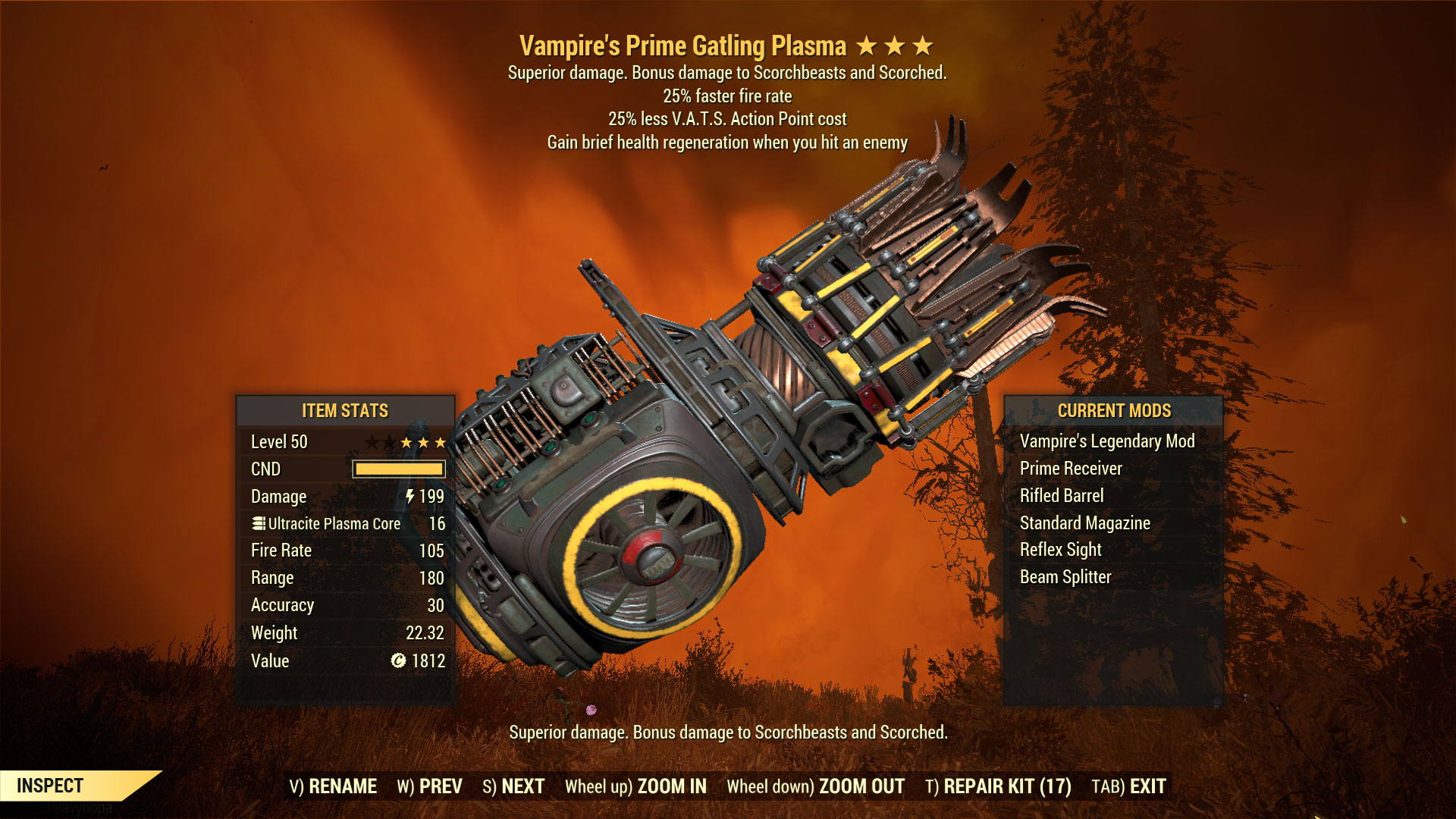
Task: Go to the previous item with PREV
Action: pos(429,786)
